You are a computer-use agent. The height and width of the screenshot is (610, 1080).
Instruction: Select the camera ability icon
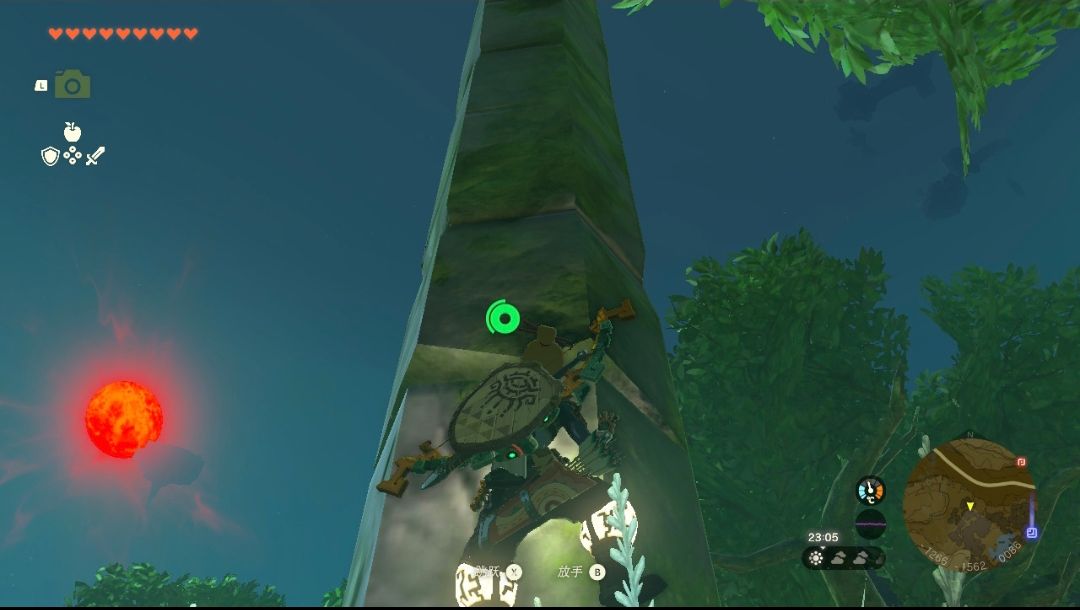pos(72,85)
